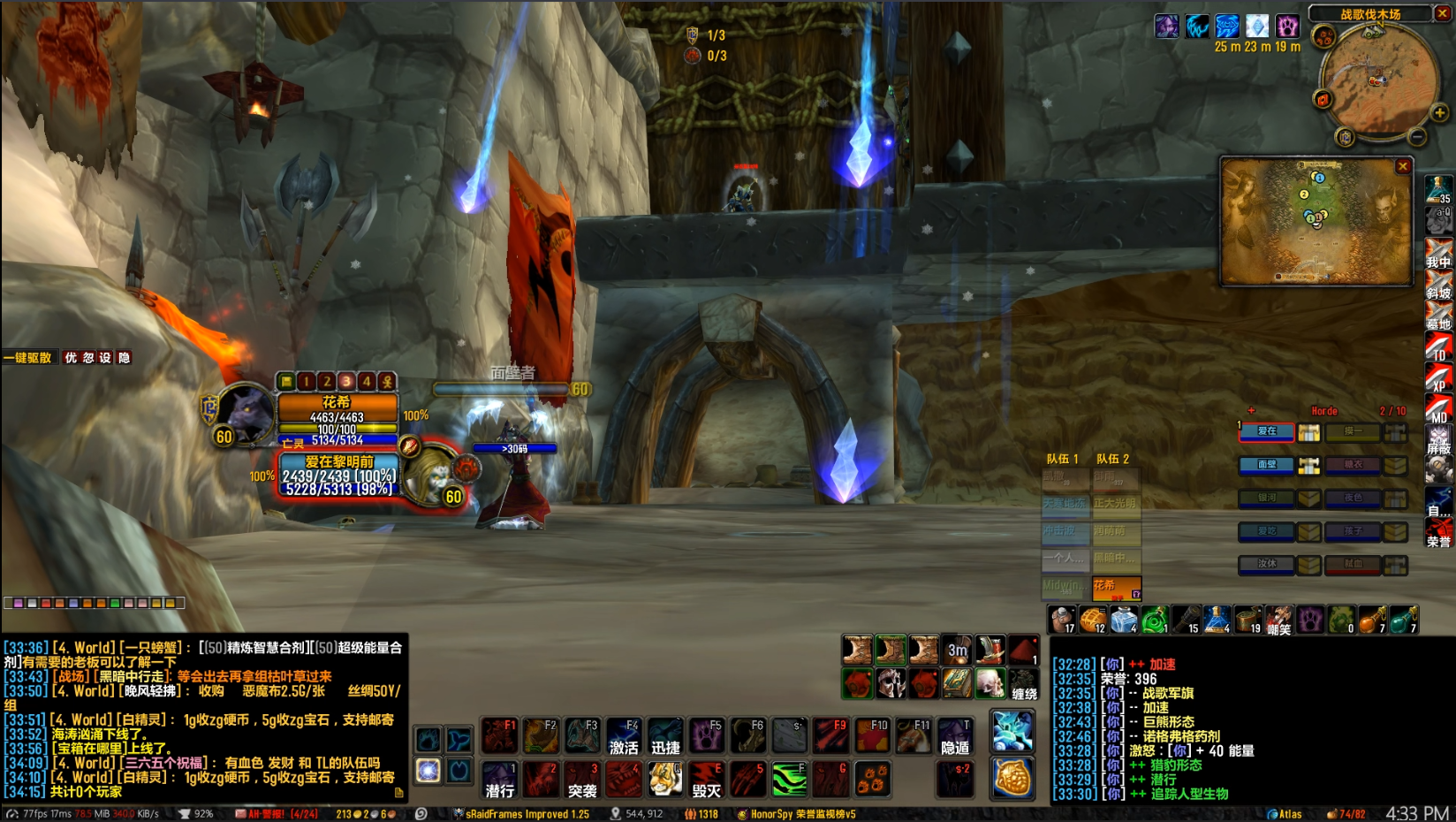The image size is (1456, 822).
Task: Zoom in on the minimap
Action: [x=1439, y=113]
